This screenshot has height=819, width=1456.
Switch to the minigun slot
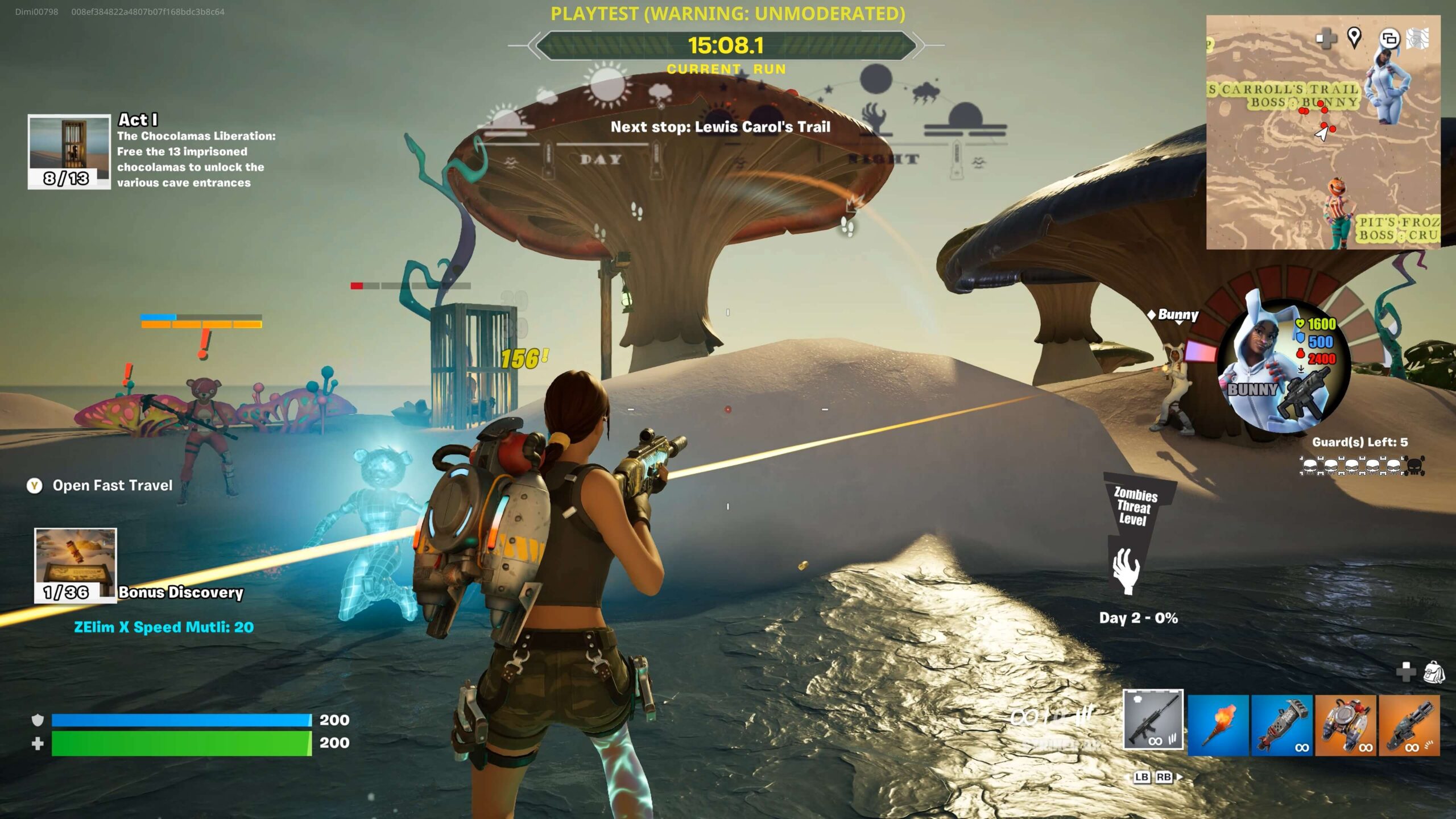[x=1409, y=725]
